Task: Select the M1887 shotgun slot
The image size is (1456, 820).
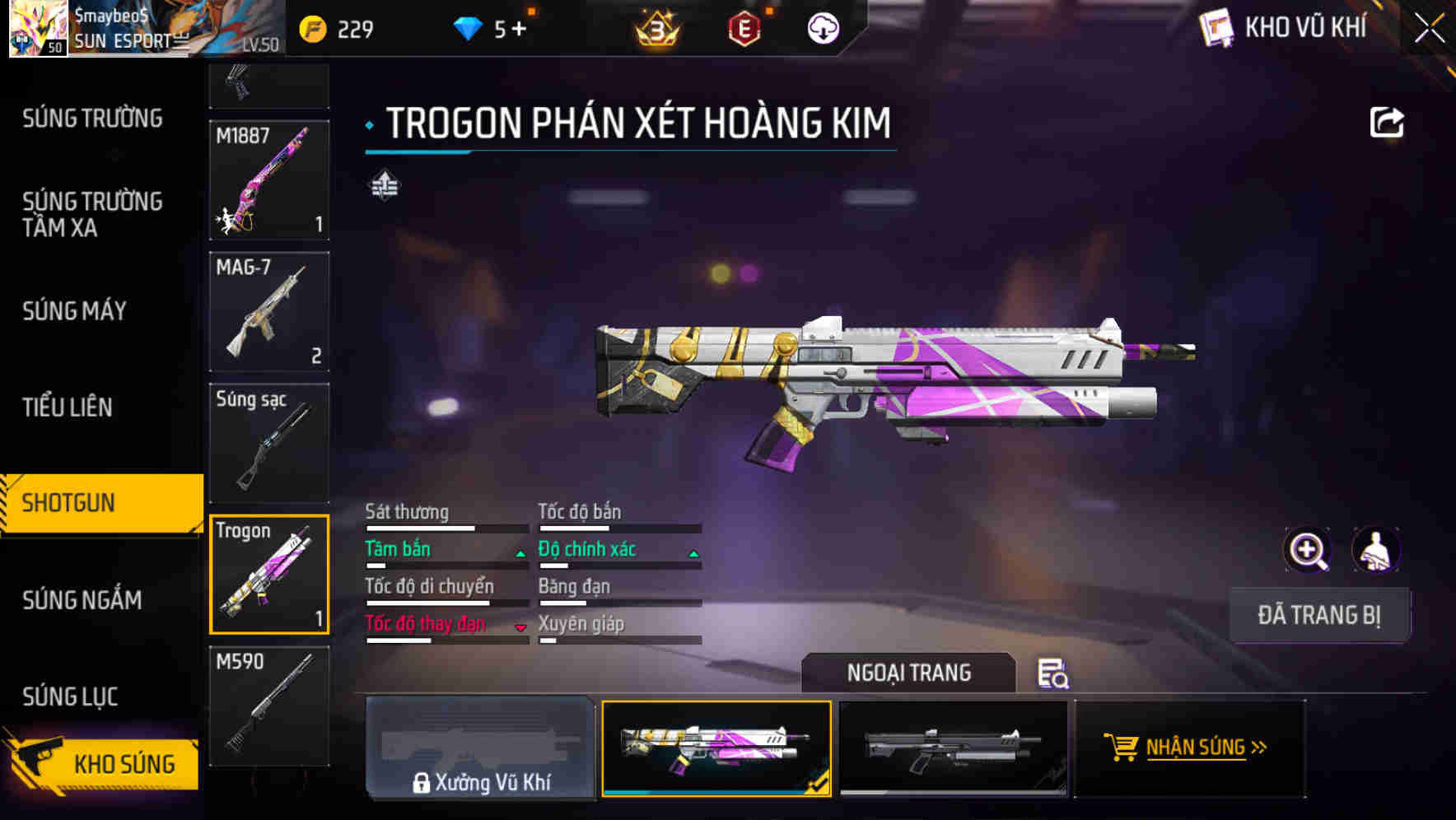Action: (269, 180)
